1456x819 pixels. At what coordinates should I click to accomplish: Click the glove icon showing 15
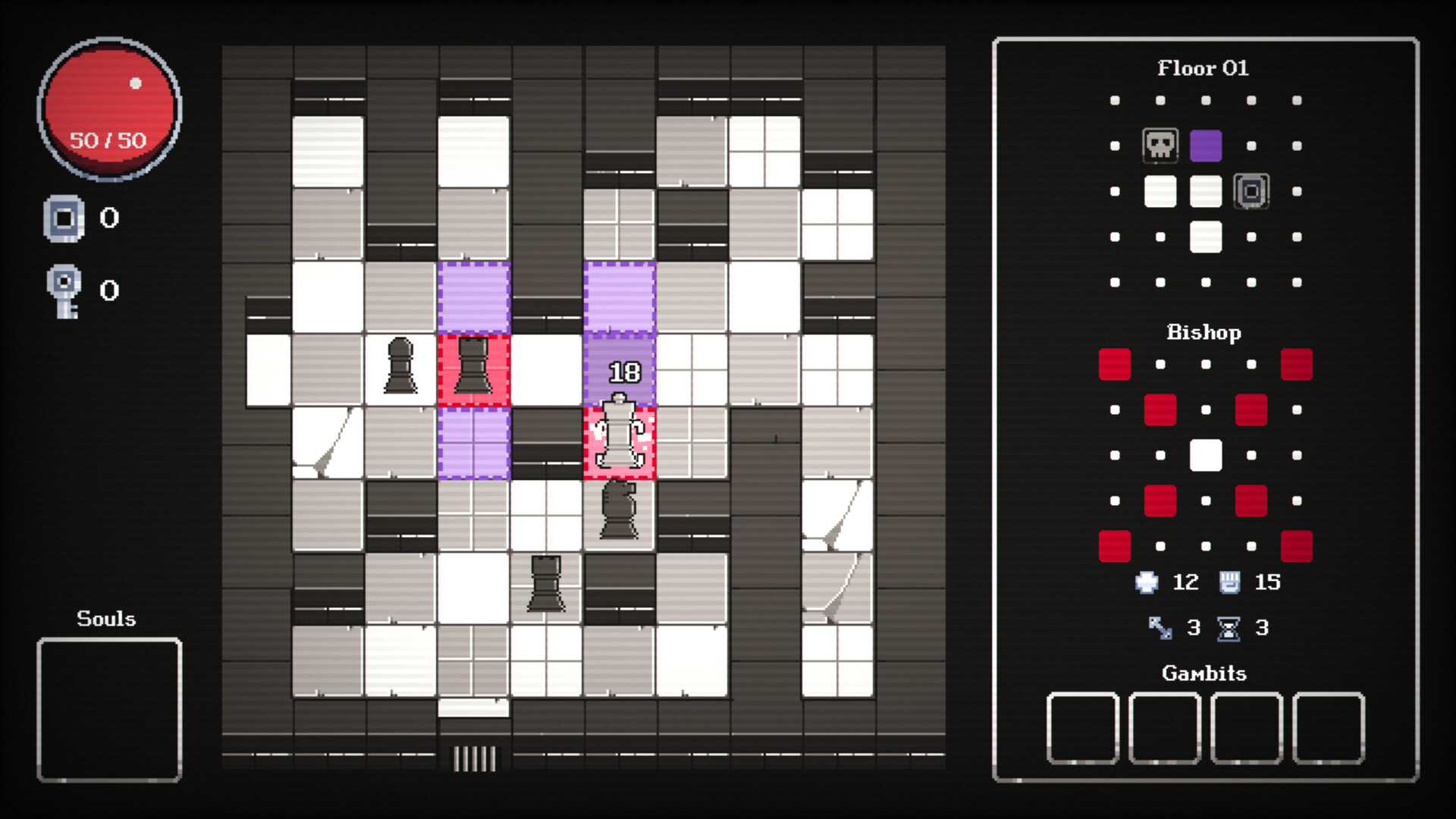pyautogui.click(x=1230, y=582)
